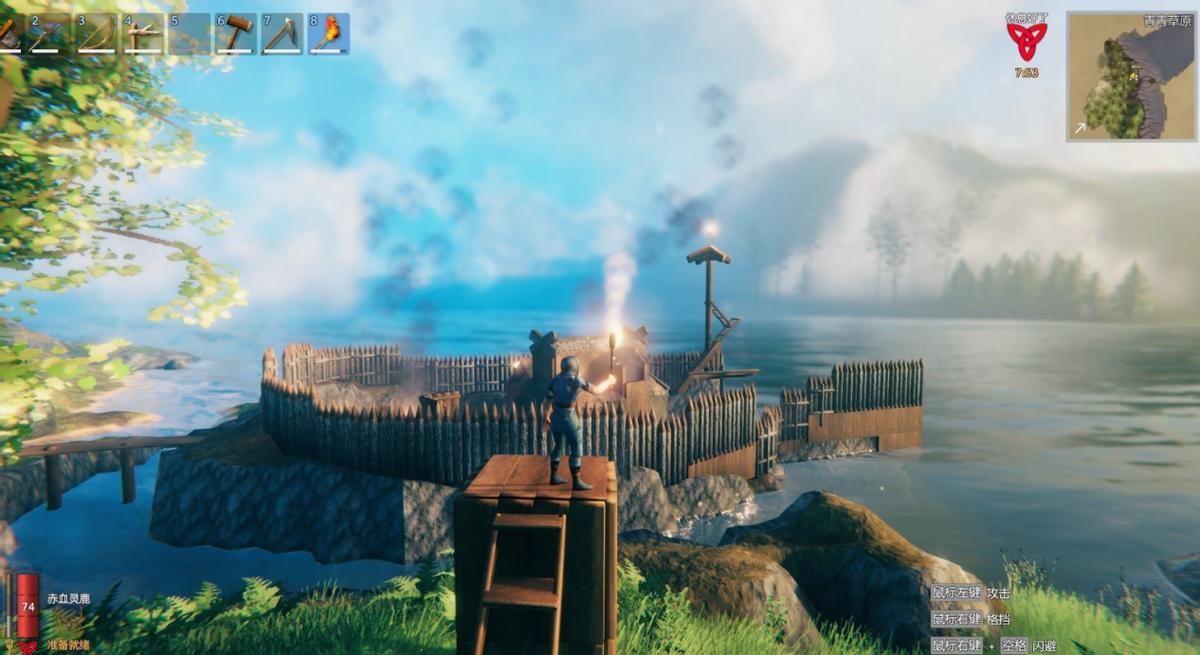Screen dimensions: 1200x655
Task: Select the bow in hotbar slot 3
Action: [x=96, y=33]
